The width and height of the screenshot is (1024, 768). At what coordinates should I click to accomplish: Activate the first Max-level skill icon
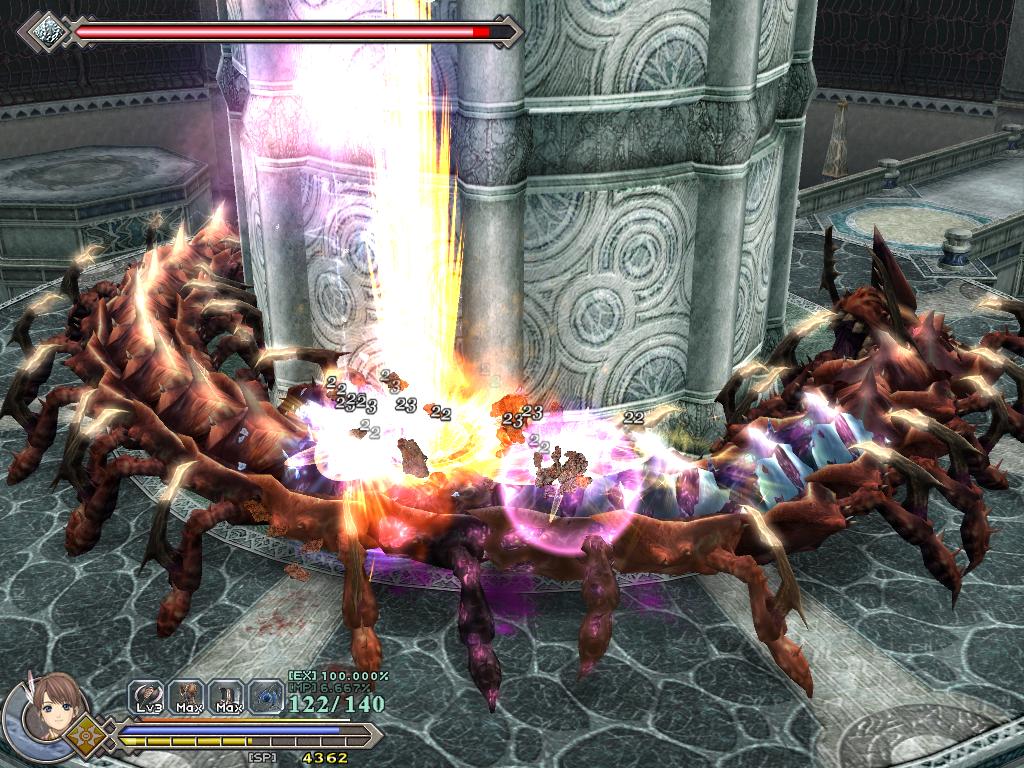click(187, 694)
